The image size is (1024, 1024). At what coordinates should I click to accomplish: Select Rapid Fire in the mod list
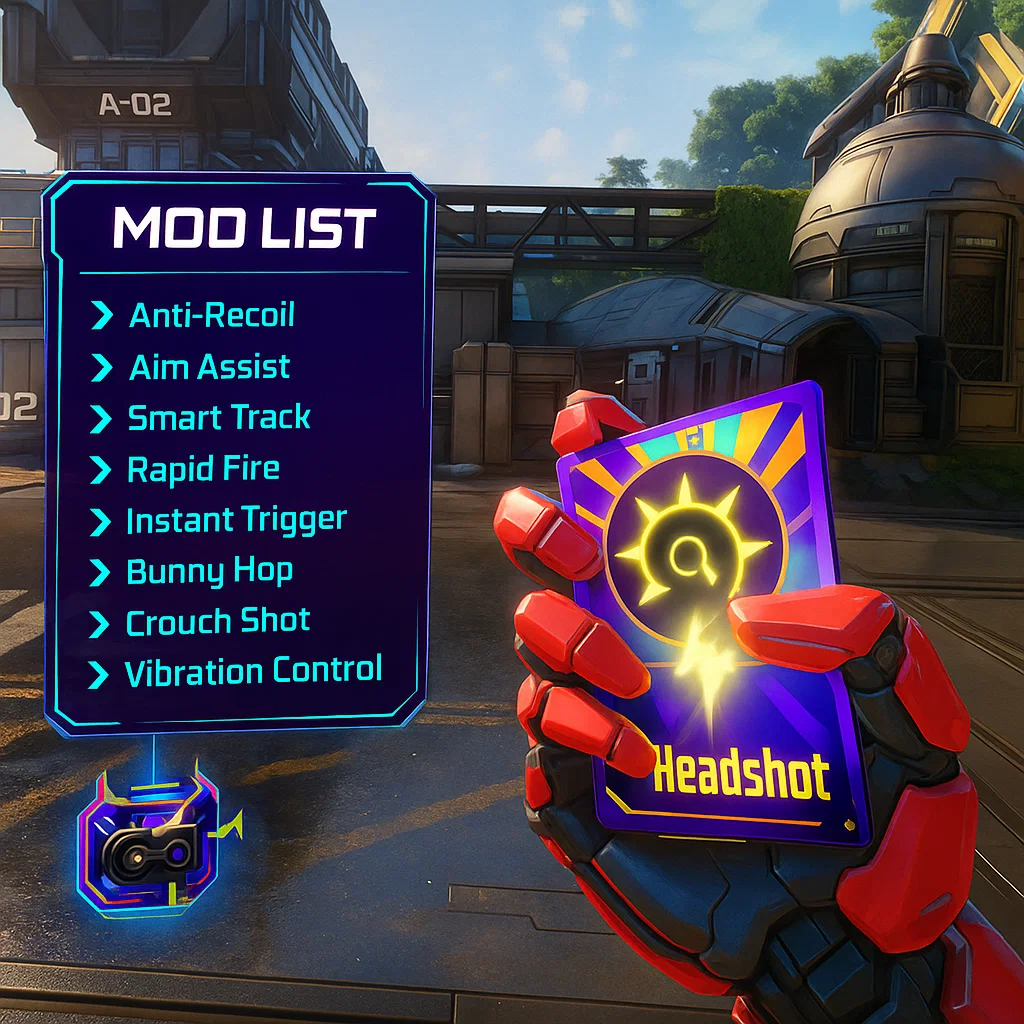(x=203, y=469)
